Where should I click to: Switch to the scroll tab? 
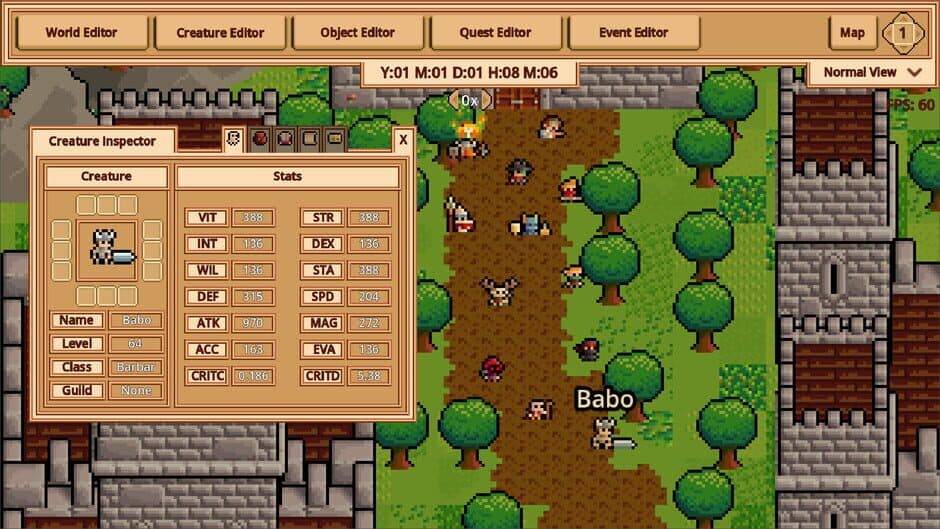click(310, 140)
